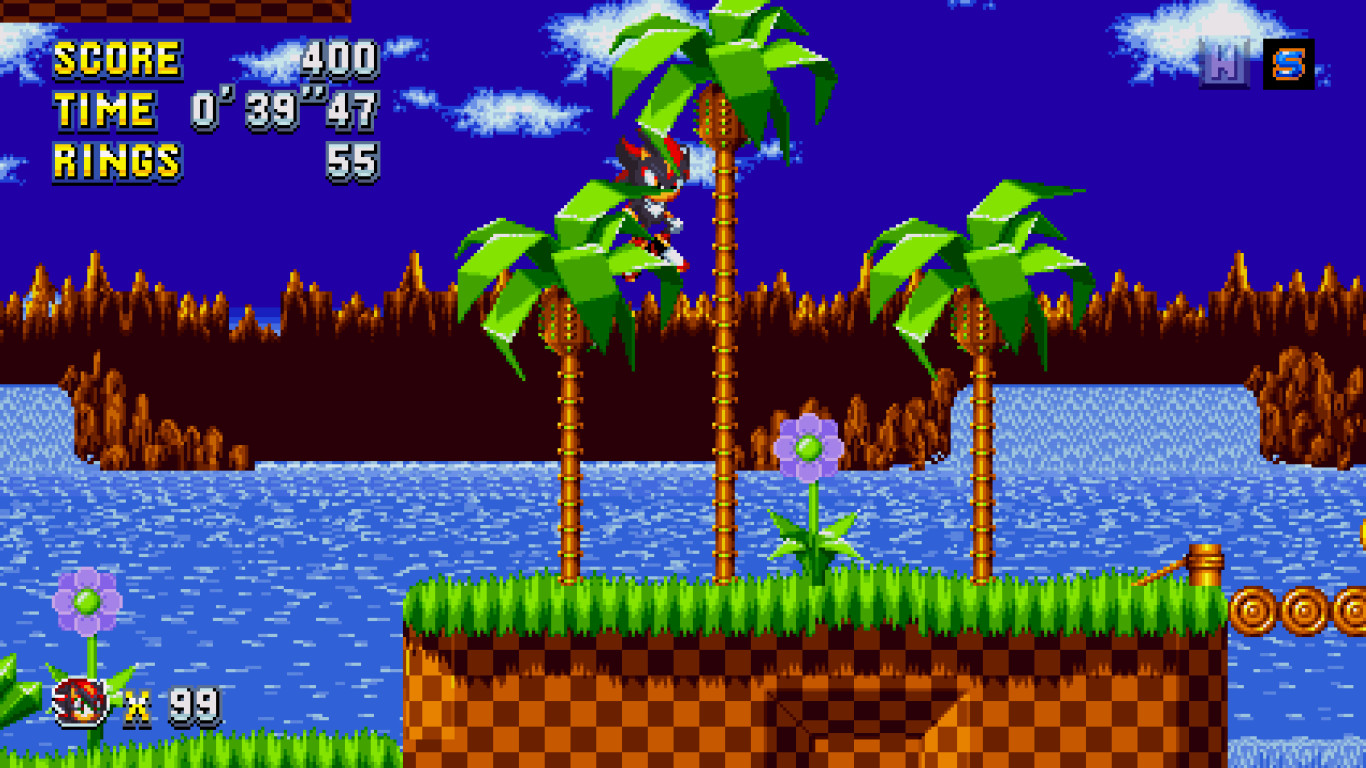The image size is (1366, 768).
Task: Click the SCORE value showing 400
Action: (x=340, y=58)
